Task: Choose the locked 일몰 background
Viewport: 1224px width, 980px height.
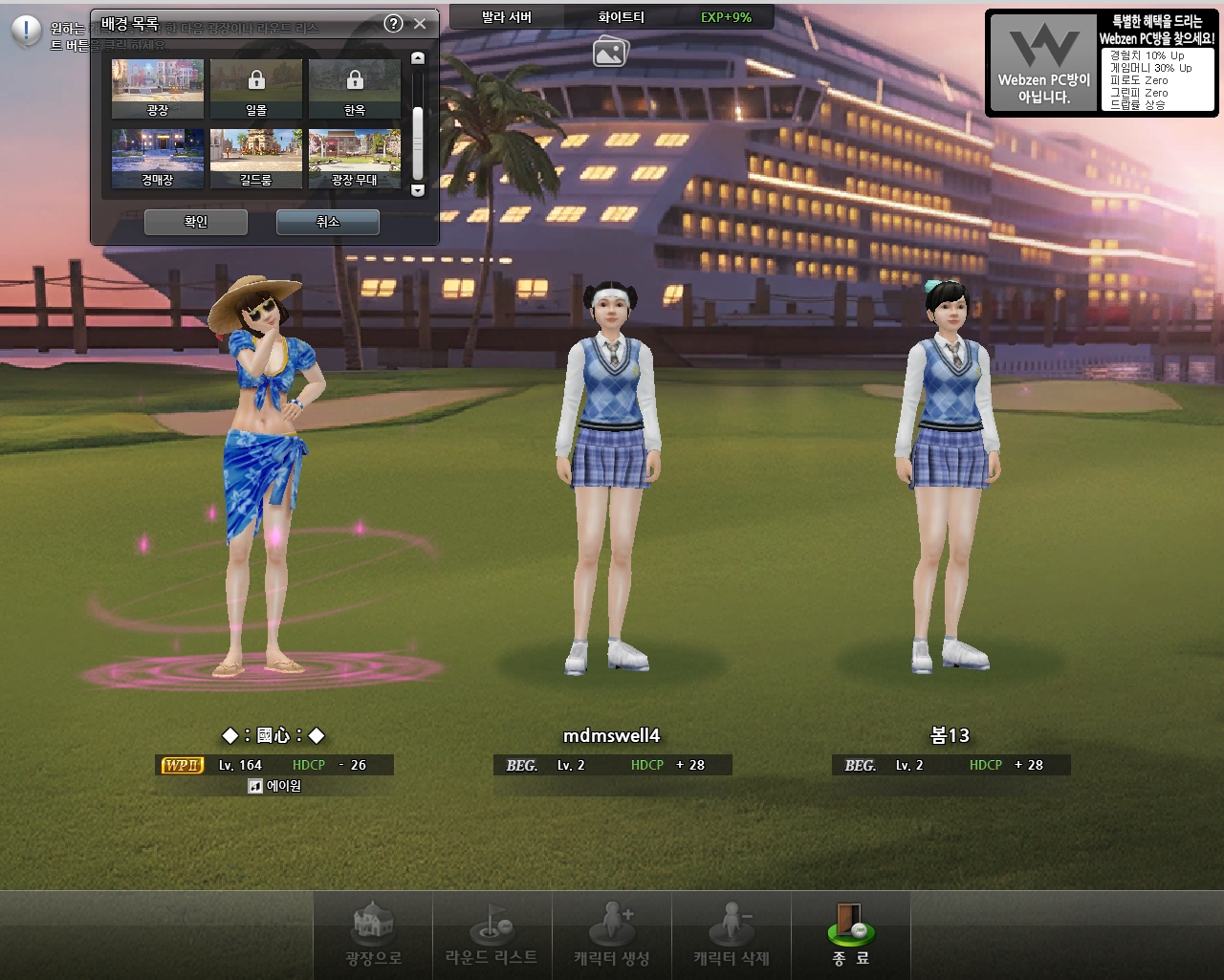Action: pos(256,88)
